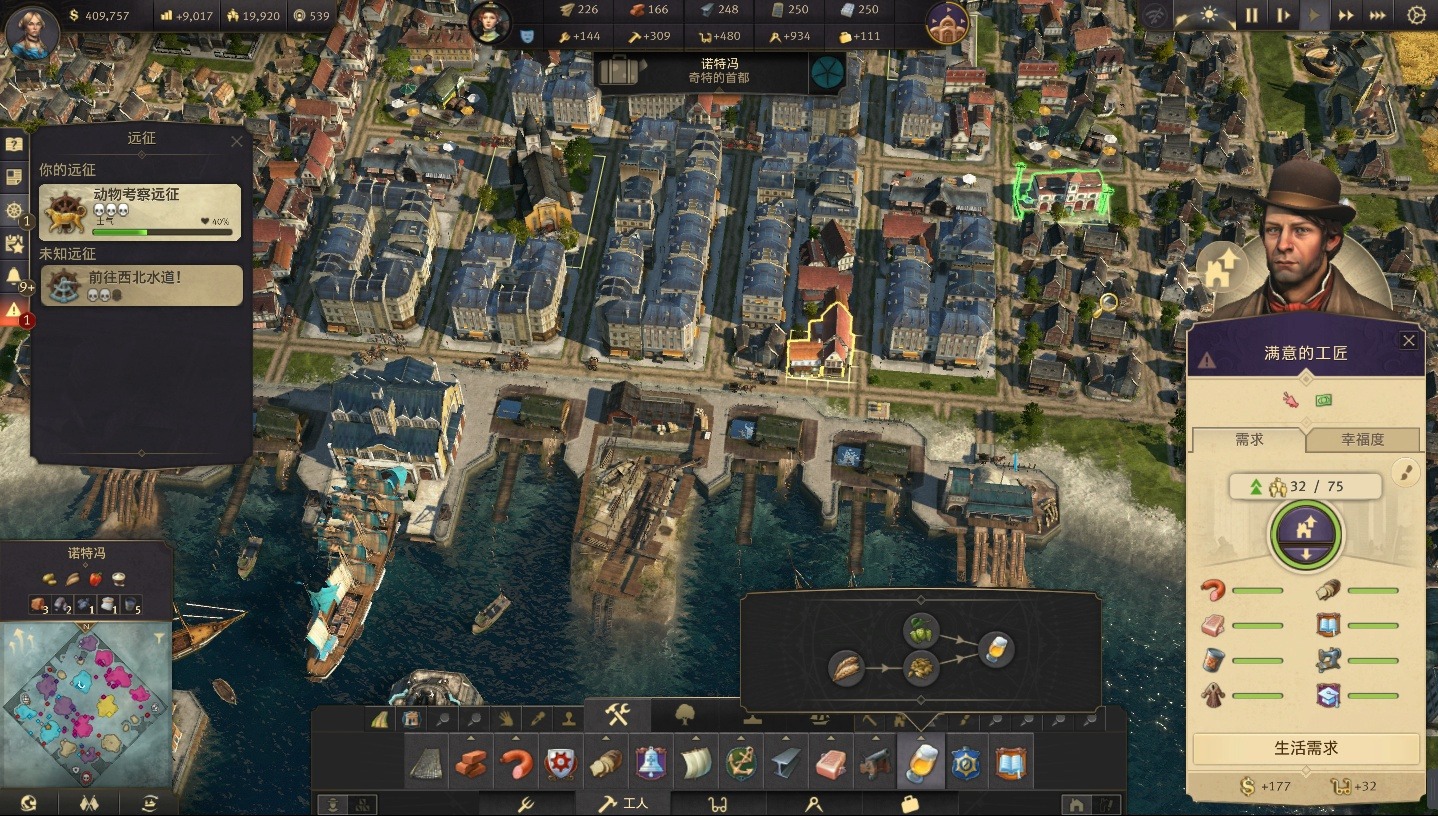Viewport: 1438px width, 816px height.
Task: Close the 远征 expedition panel
Action: pos(237,141)
